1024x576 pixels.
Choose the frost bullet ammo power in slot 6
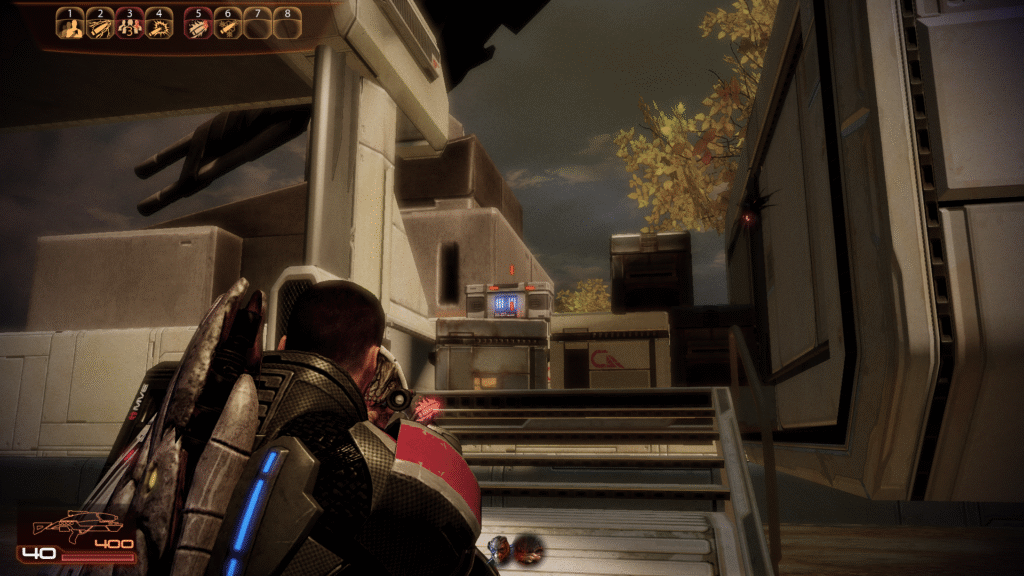(228, 26)
